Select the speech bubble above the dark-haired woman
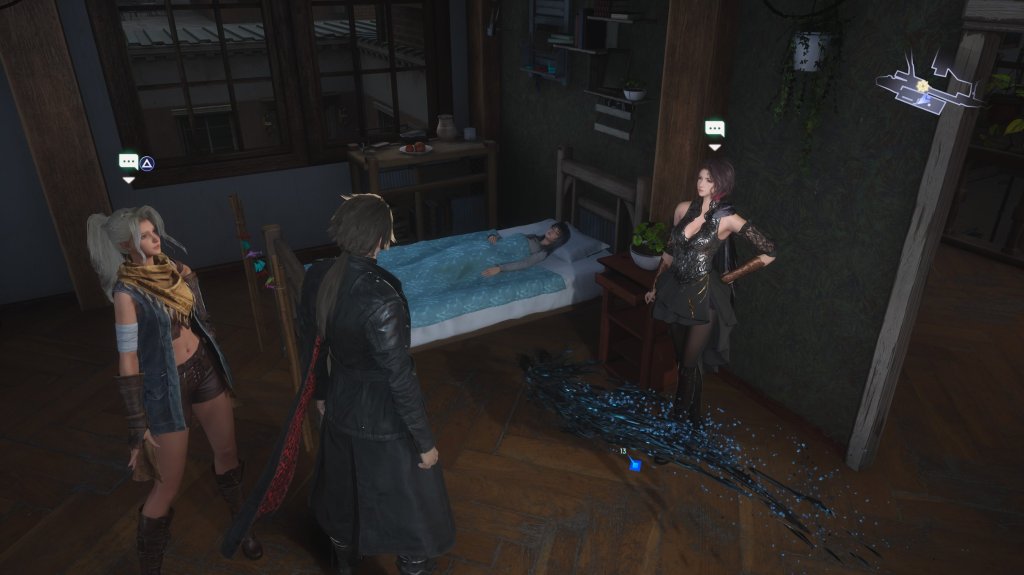 pyautogui.click(x=714, y=128)
